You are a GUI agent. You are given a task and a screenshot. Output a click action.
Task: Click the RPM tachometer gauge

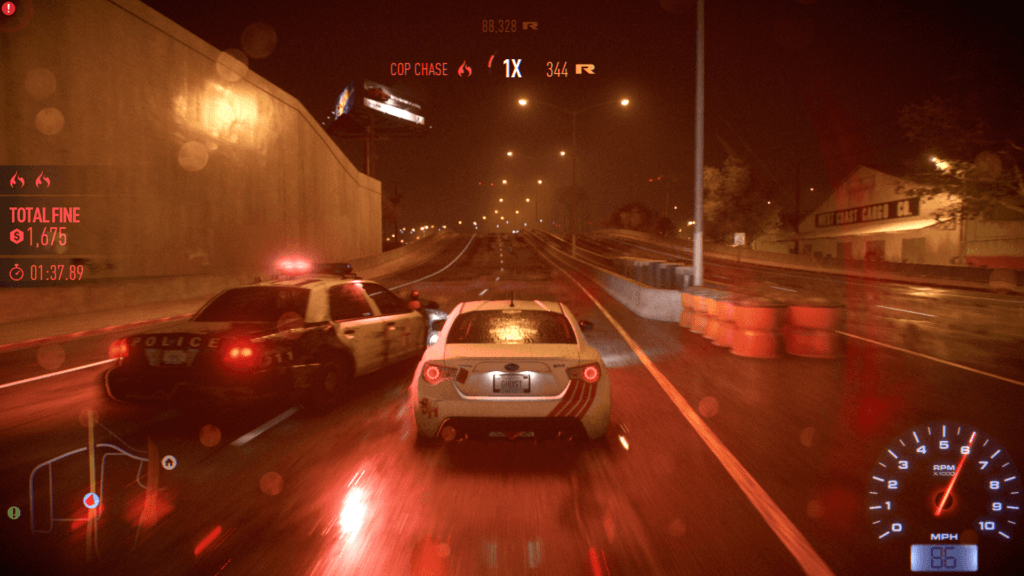938,483
